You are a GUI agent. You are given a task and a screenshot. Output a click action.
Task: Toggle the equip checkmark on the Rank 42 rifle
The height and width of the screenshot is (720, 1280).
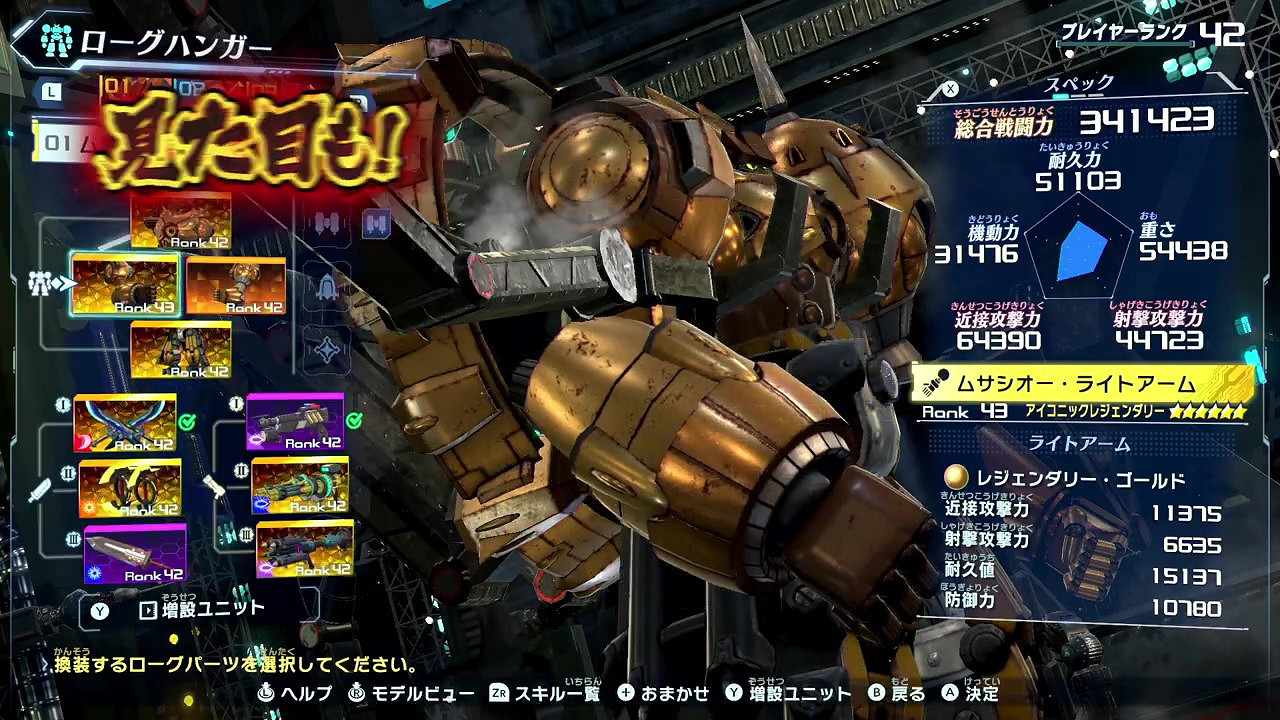pos(354,420)
